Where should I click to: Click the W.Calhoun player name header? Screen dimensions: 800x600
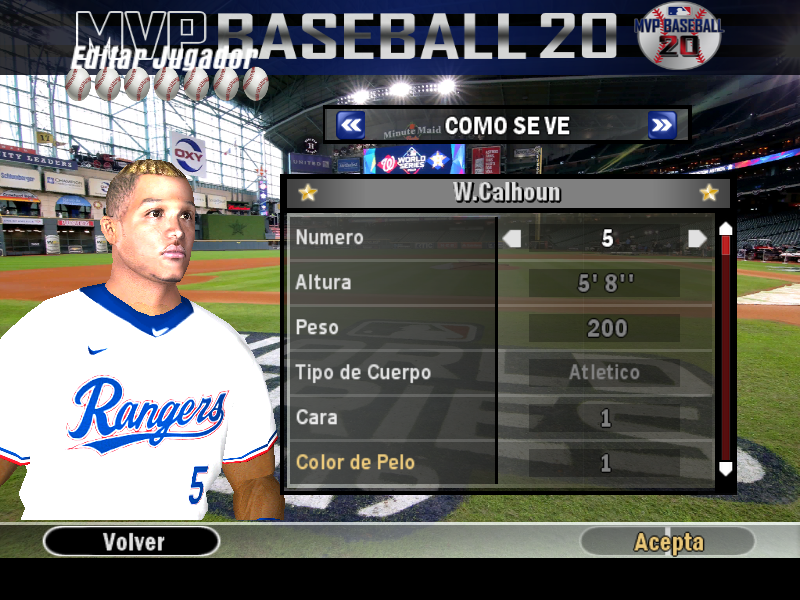[x=508, y=192]
